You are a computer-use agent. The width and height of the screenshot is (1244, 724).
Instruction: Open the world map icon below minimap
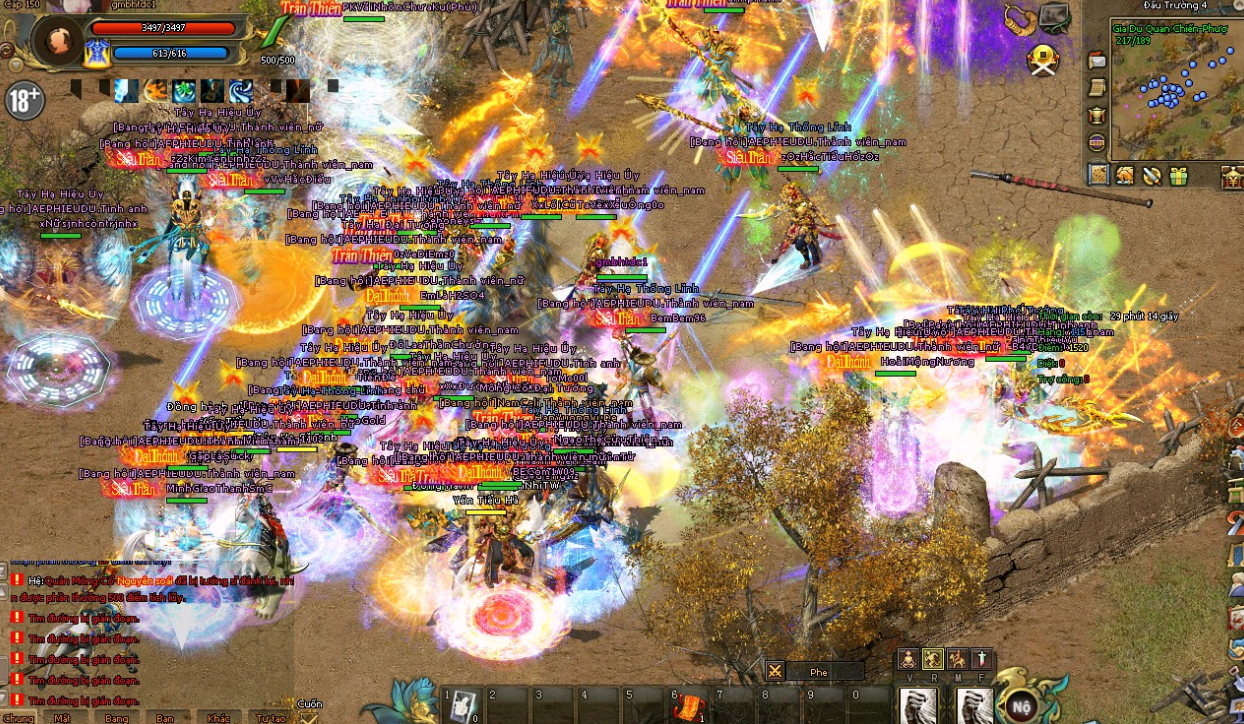1099,175
